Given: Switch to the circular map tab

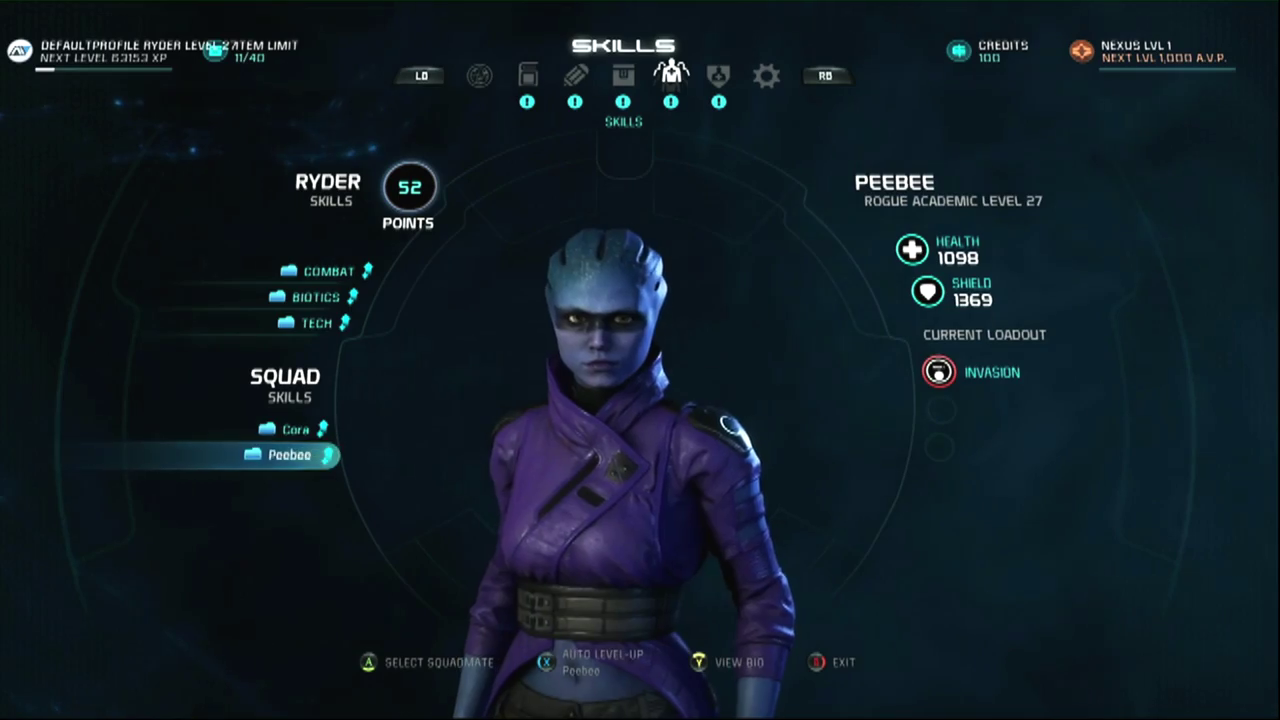Looking at the screenshot, I should click(x=479, y=76).
